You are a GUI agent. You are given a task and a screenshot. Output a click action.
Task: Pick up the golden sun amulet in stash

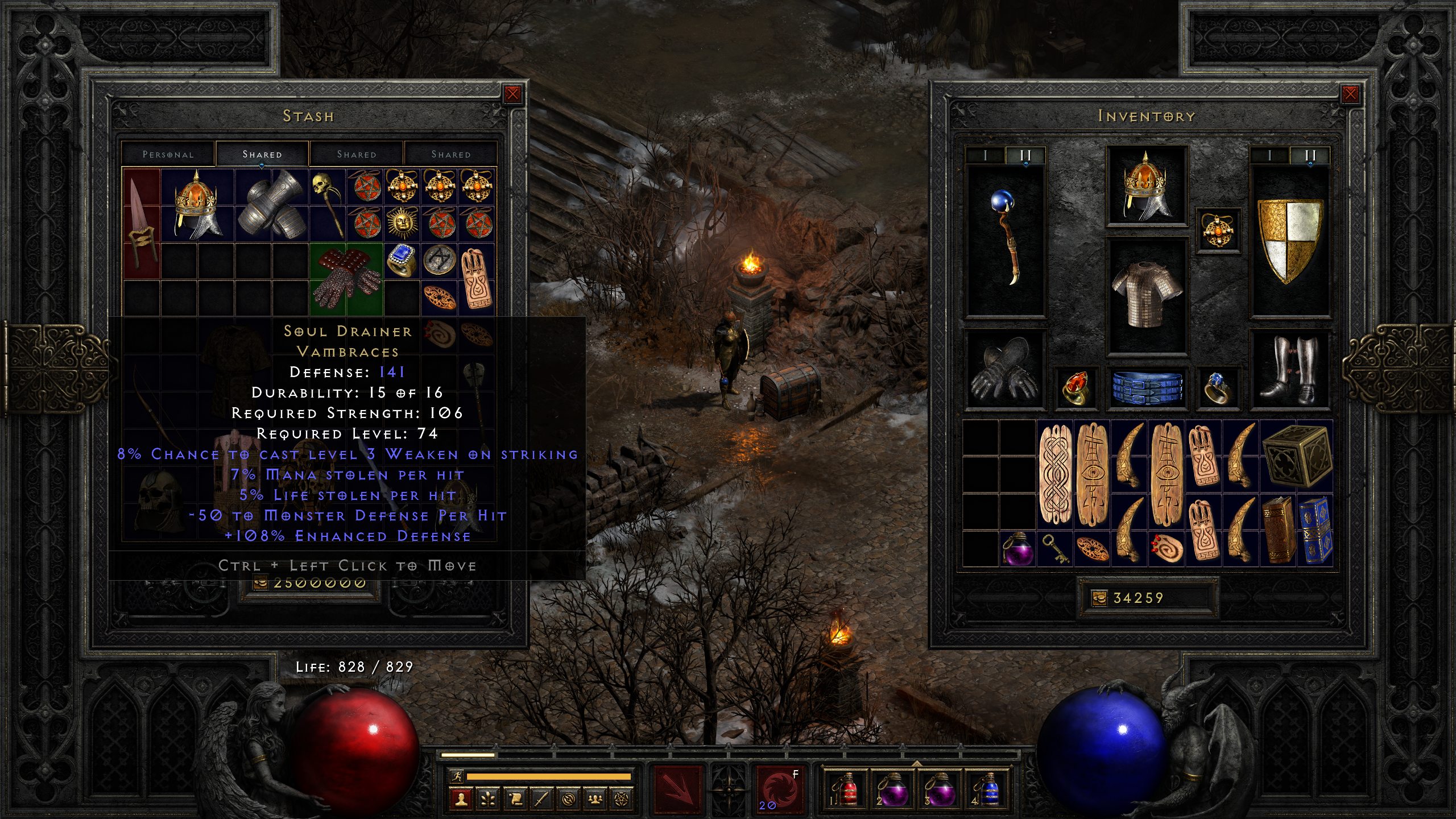coord(402,222)
